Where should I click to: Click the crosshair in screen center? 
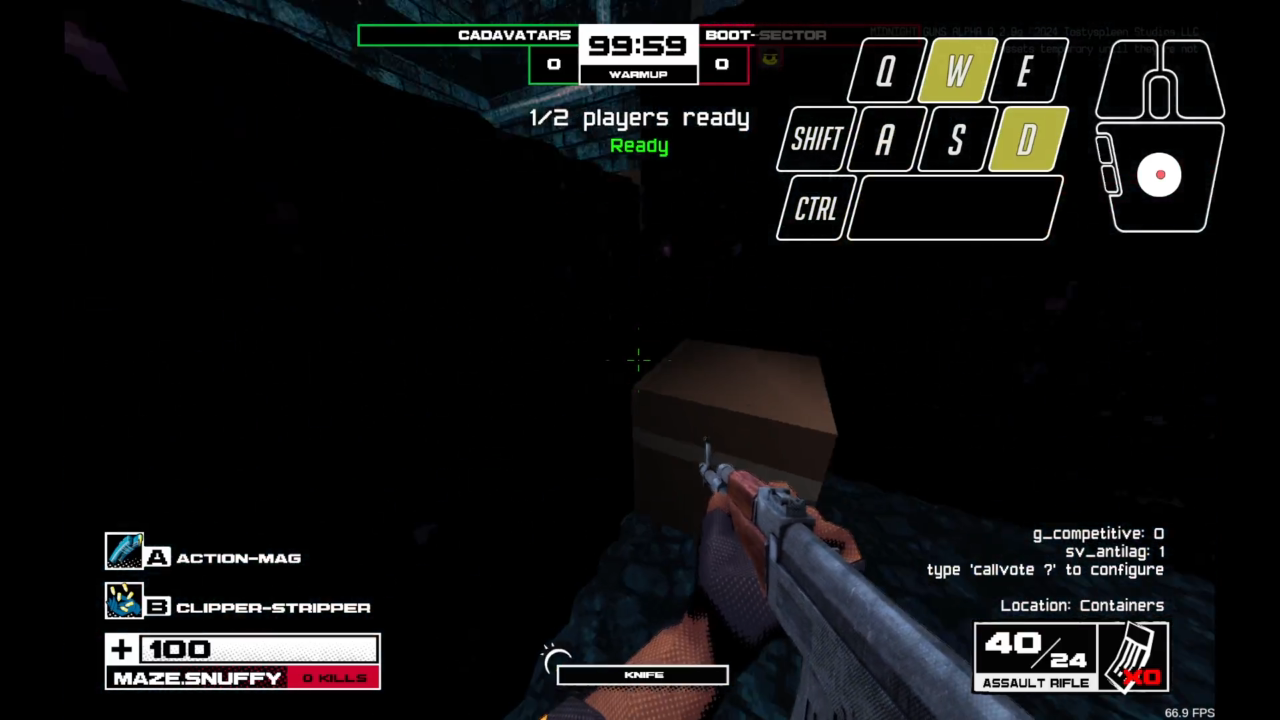coord(637,359)
